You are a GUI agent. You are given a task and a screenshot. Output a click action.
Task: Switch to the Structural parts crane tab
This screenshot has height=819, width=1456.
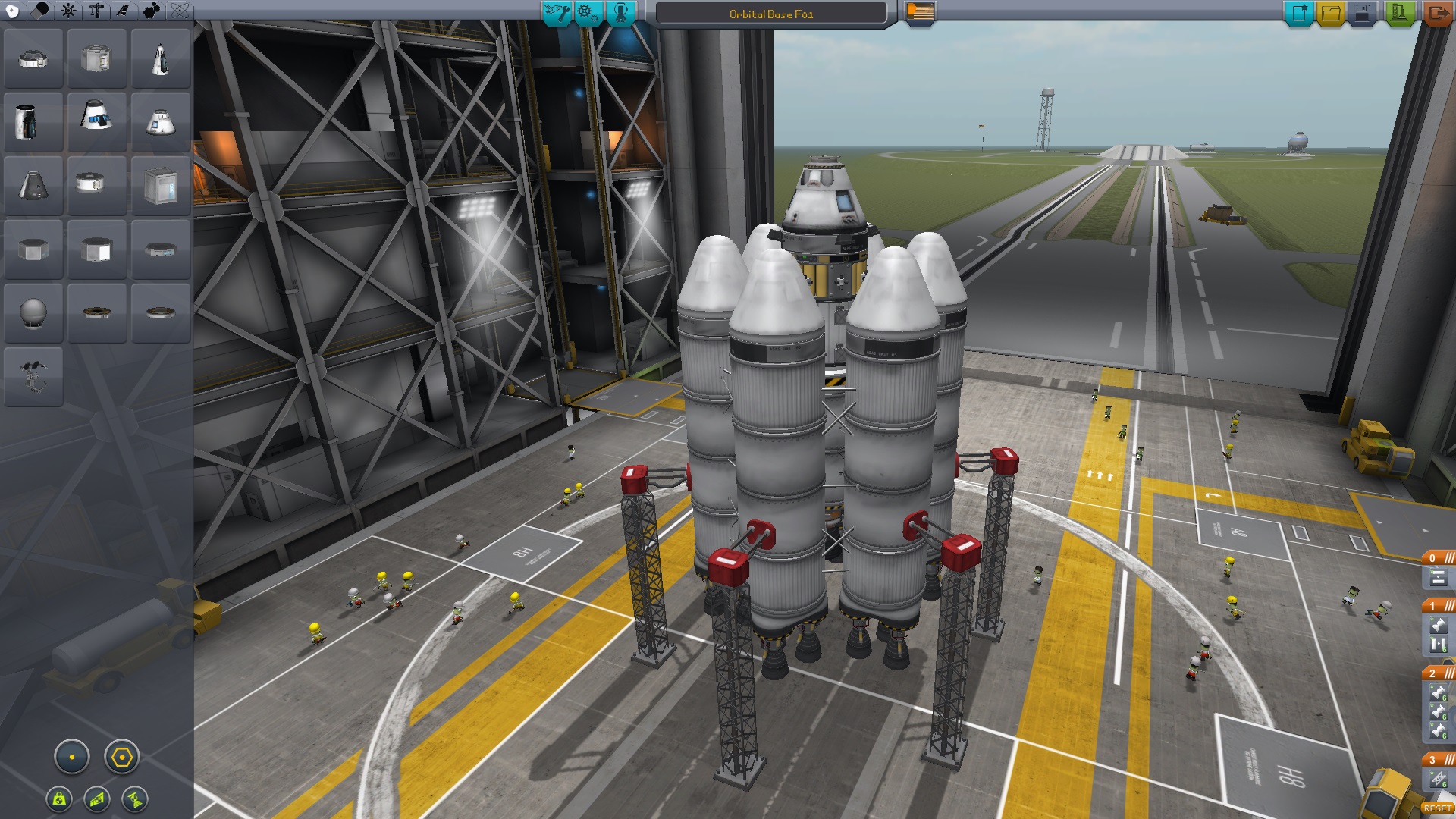click(96, 11)
